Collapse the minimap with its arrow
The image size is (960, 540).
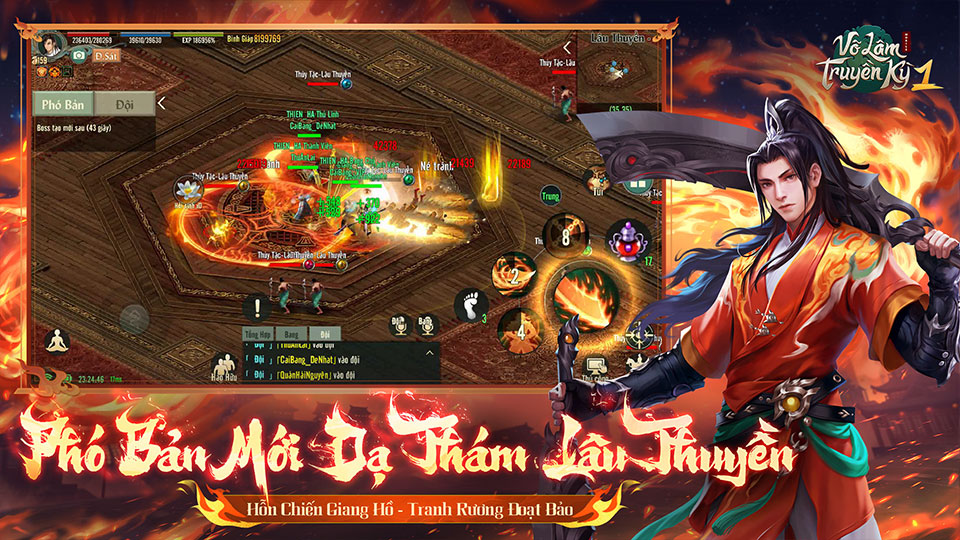click(x=567, y=48)
